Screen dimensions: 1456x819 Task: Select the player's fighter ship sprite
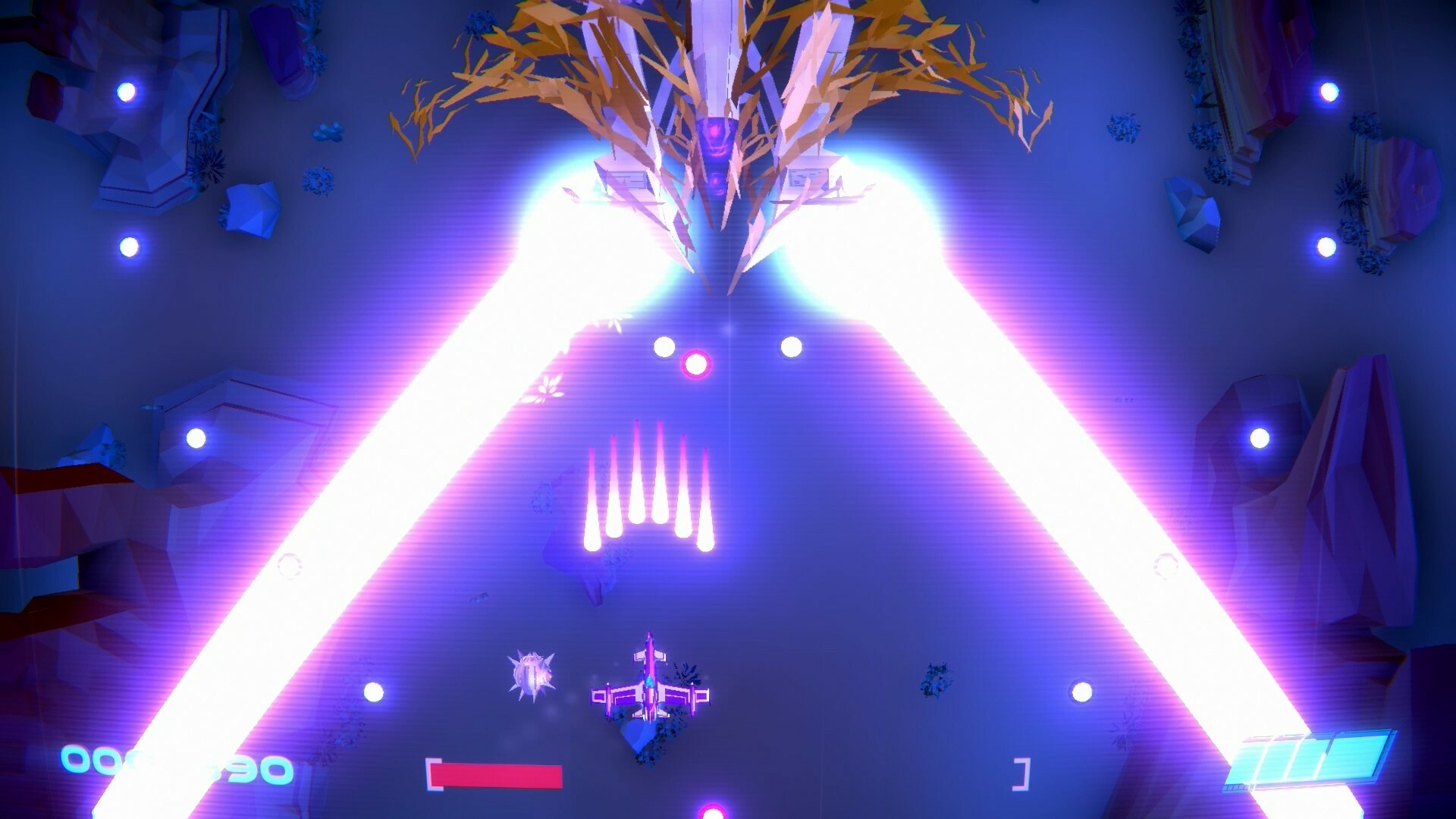651,690
